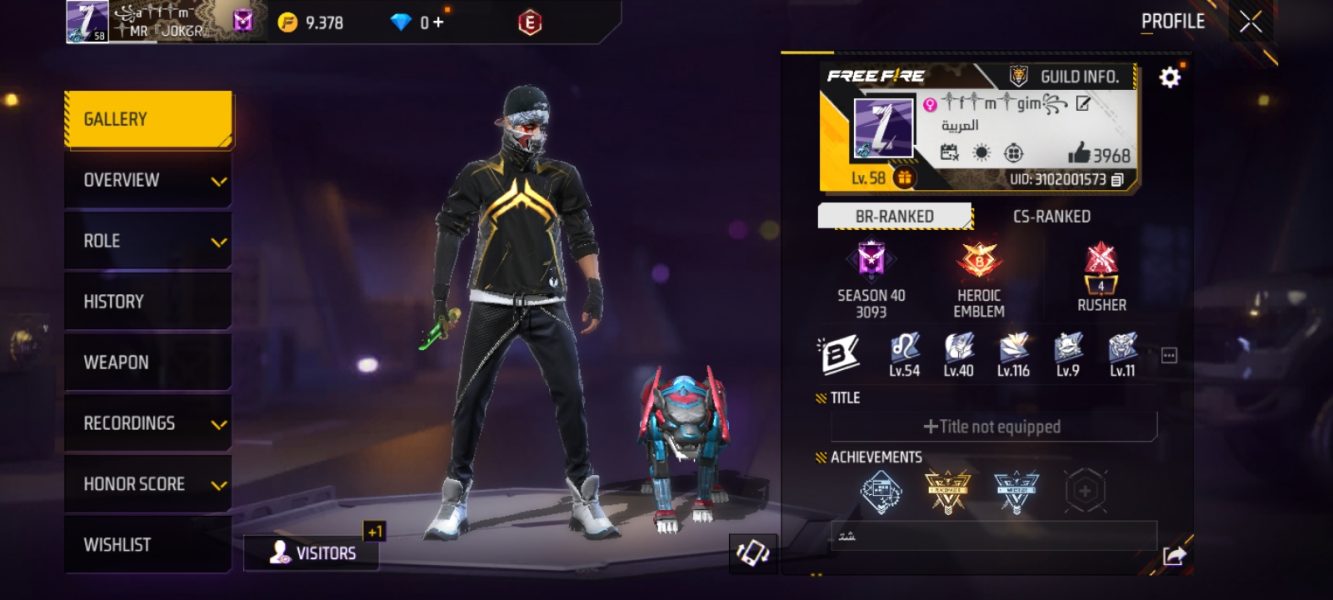Add diamonds with the plus button
Screen dimensions: 1333x600
(x=438, y=22)
